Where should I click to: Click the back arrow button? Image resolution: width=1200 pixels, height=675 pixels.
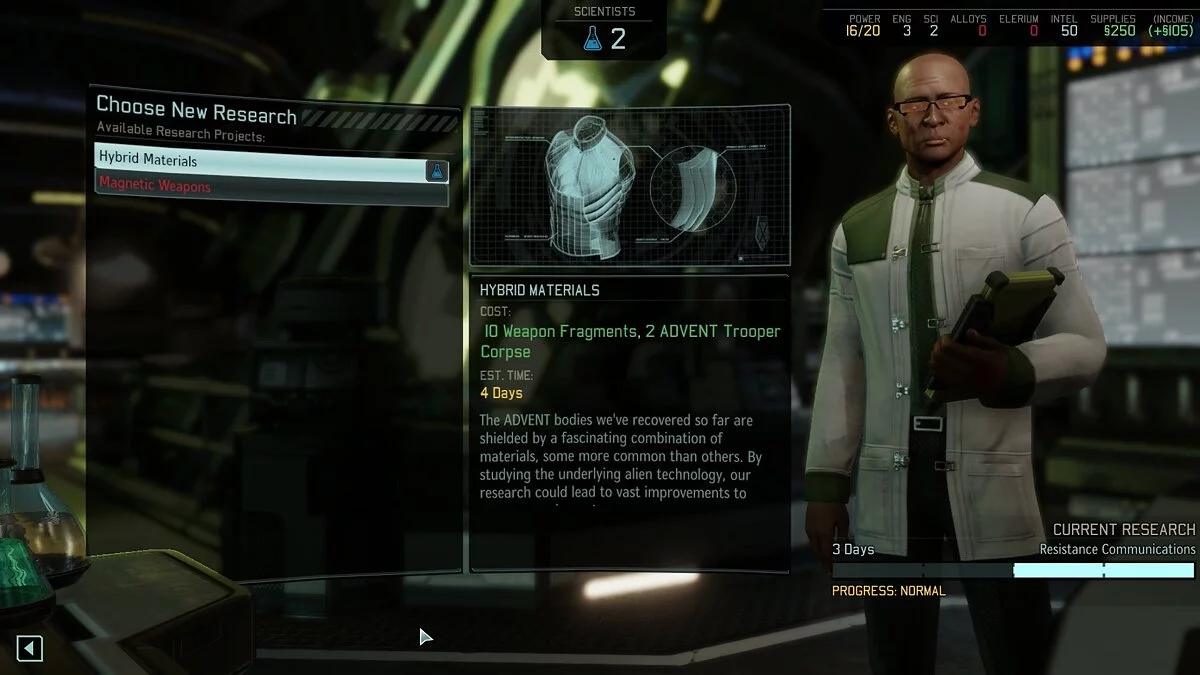point(30,649)
